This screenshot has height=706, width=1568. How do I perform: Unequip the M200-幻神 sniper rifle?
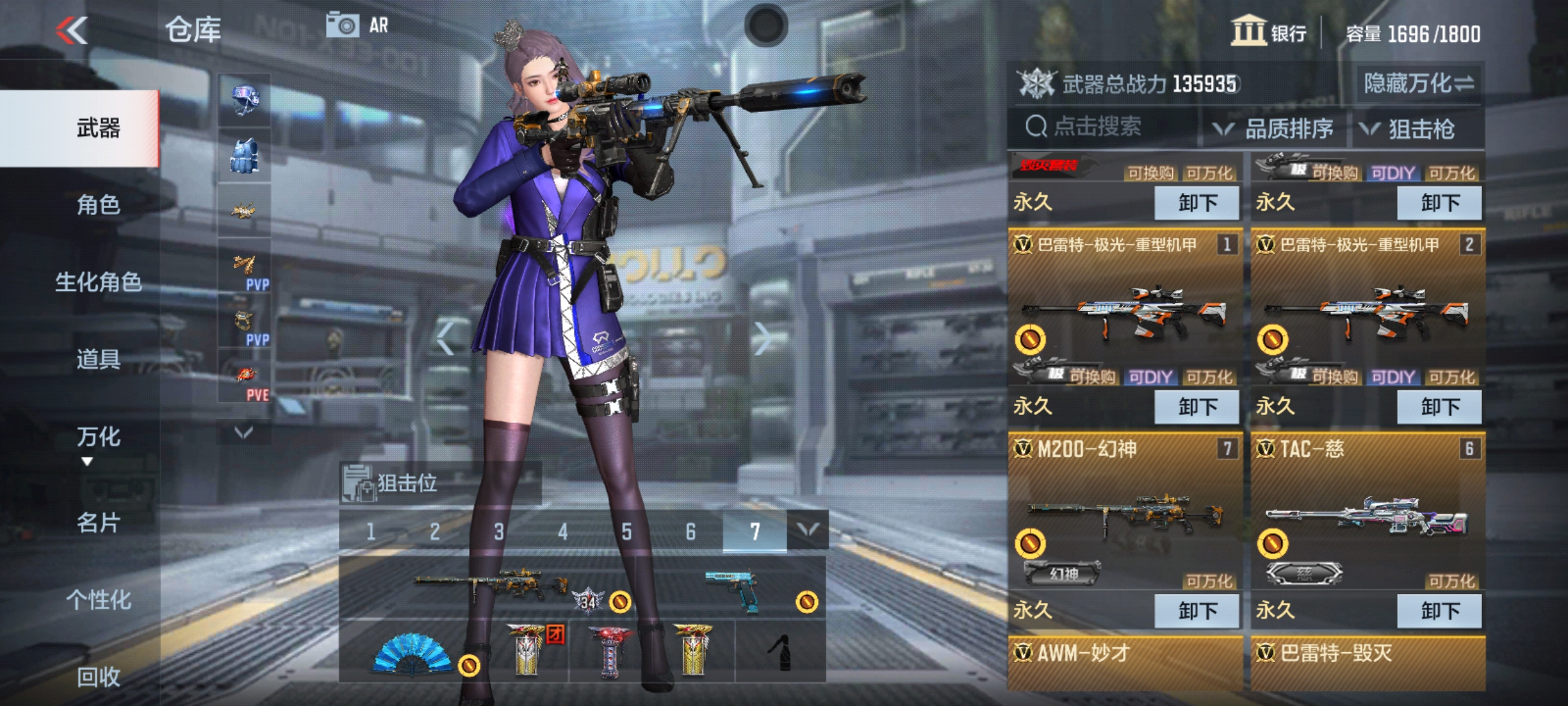[x=1196, y=610]
